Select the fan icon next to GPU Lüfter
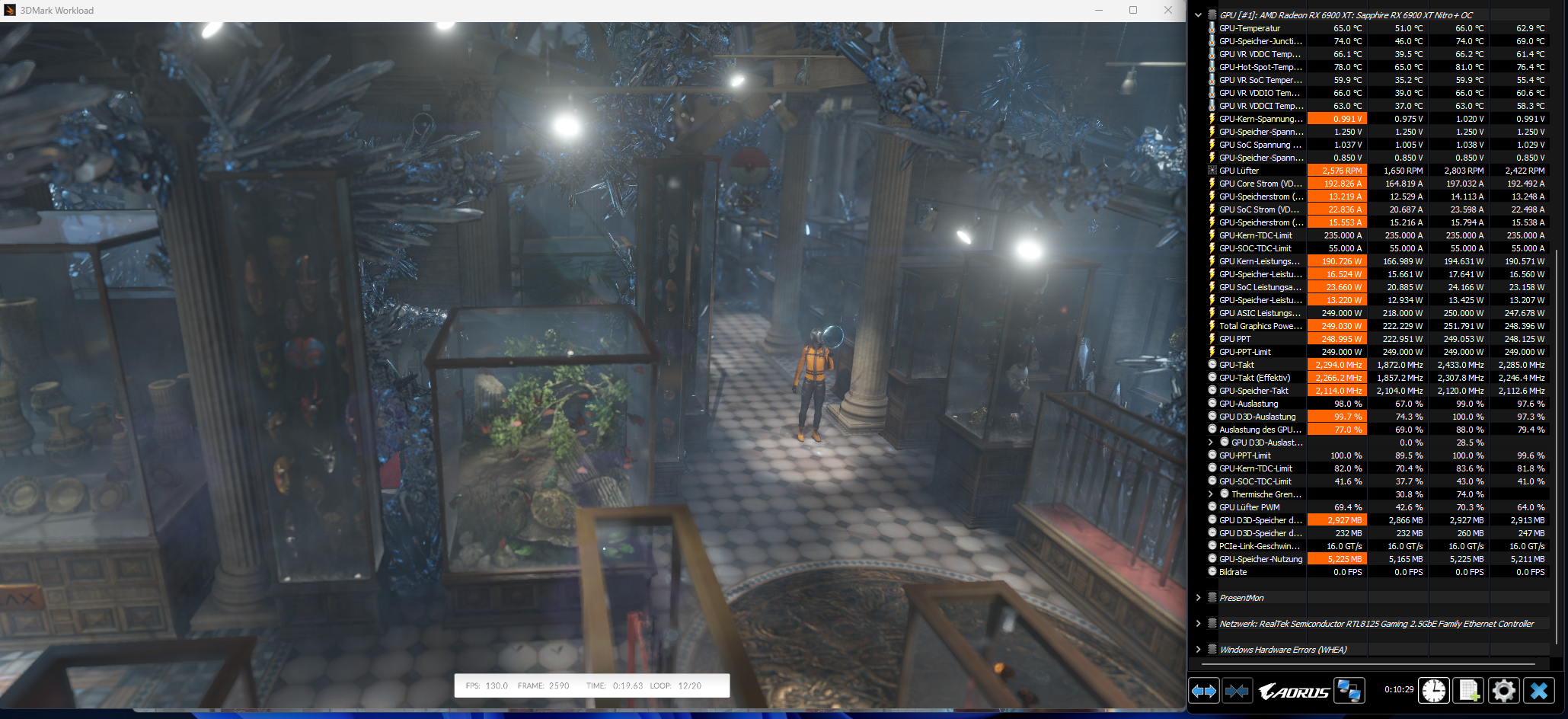Viewport: 1568px width, 719px height. (x=1212, y=170)
